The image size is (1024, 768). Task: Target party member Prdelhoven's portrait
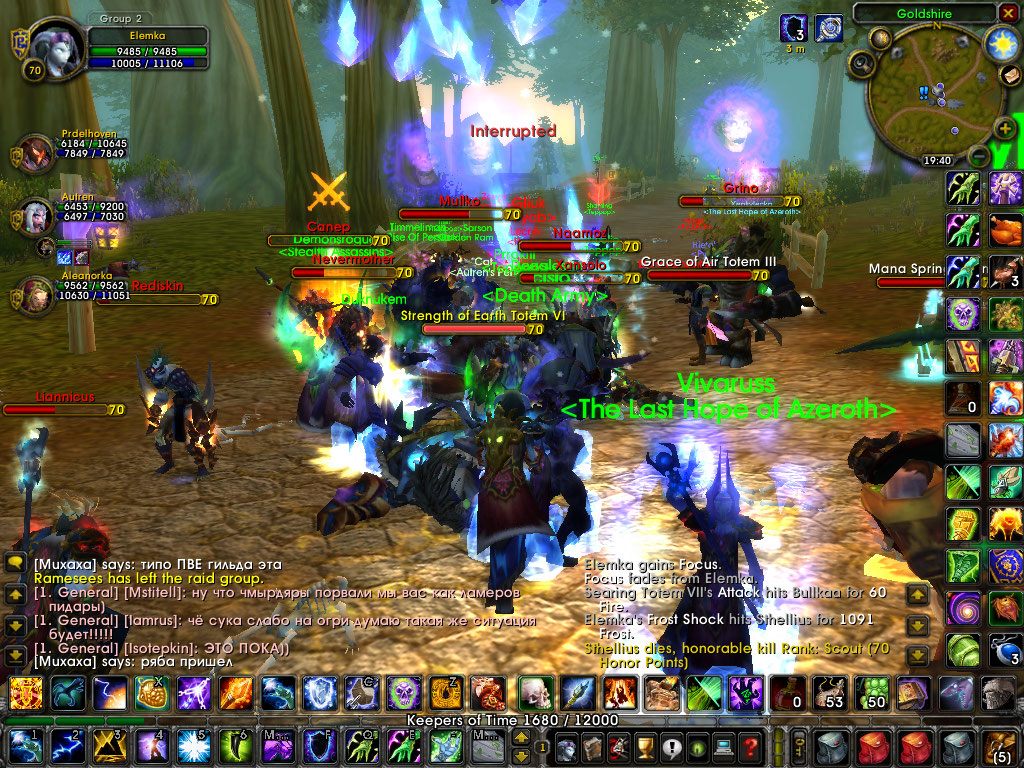coord(37,154)
